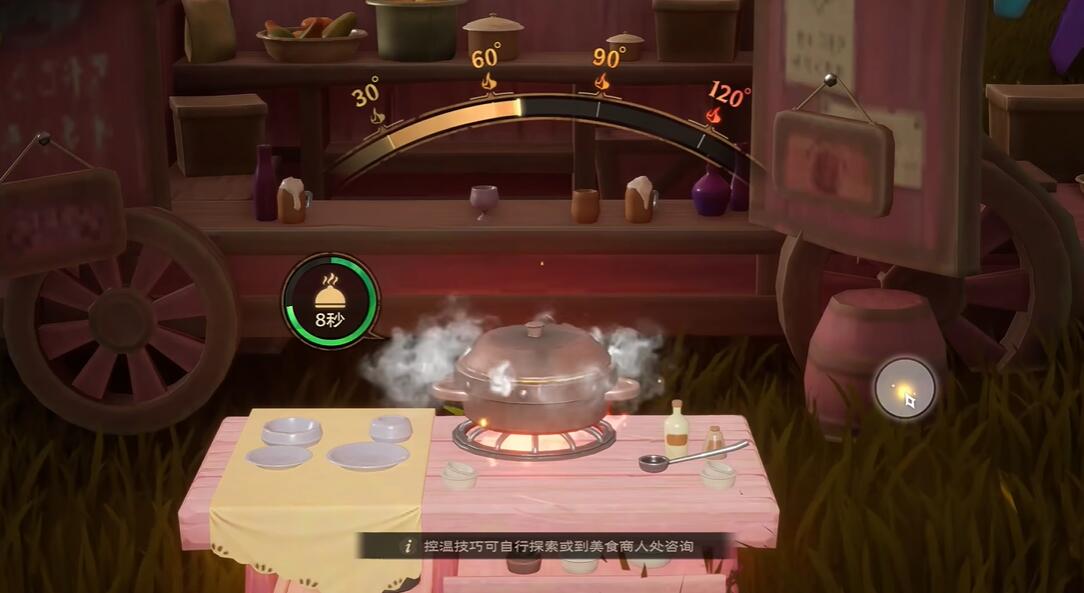Click the info icon beside the hint text
The width and height of the screenshot is (1084, 593).
407,546
